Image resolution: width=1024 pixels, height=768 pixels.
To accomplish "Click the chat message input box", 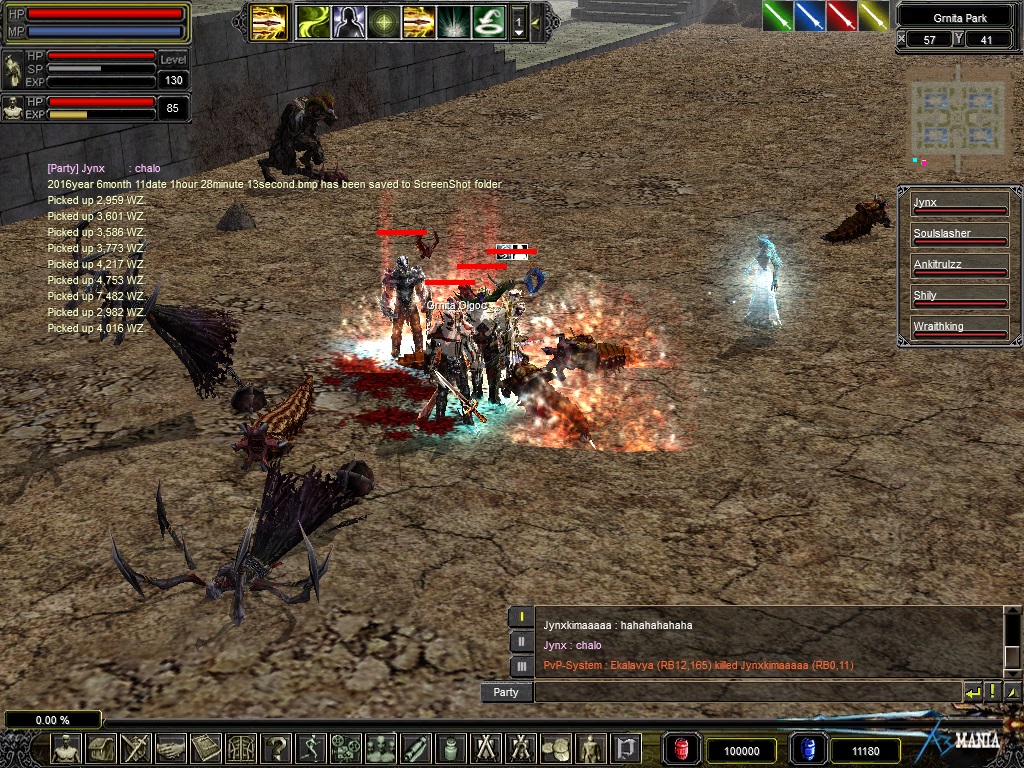I will point(746,692).
